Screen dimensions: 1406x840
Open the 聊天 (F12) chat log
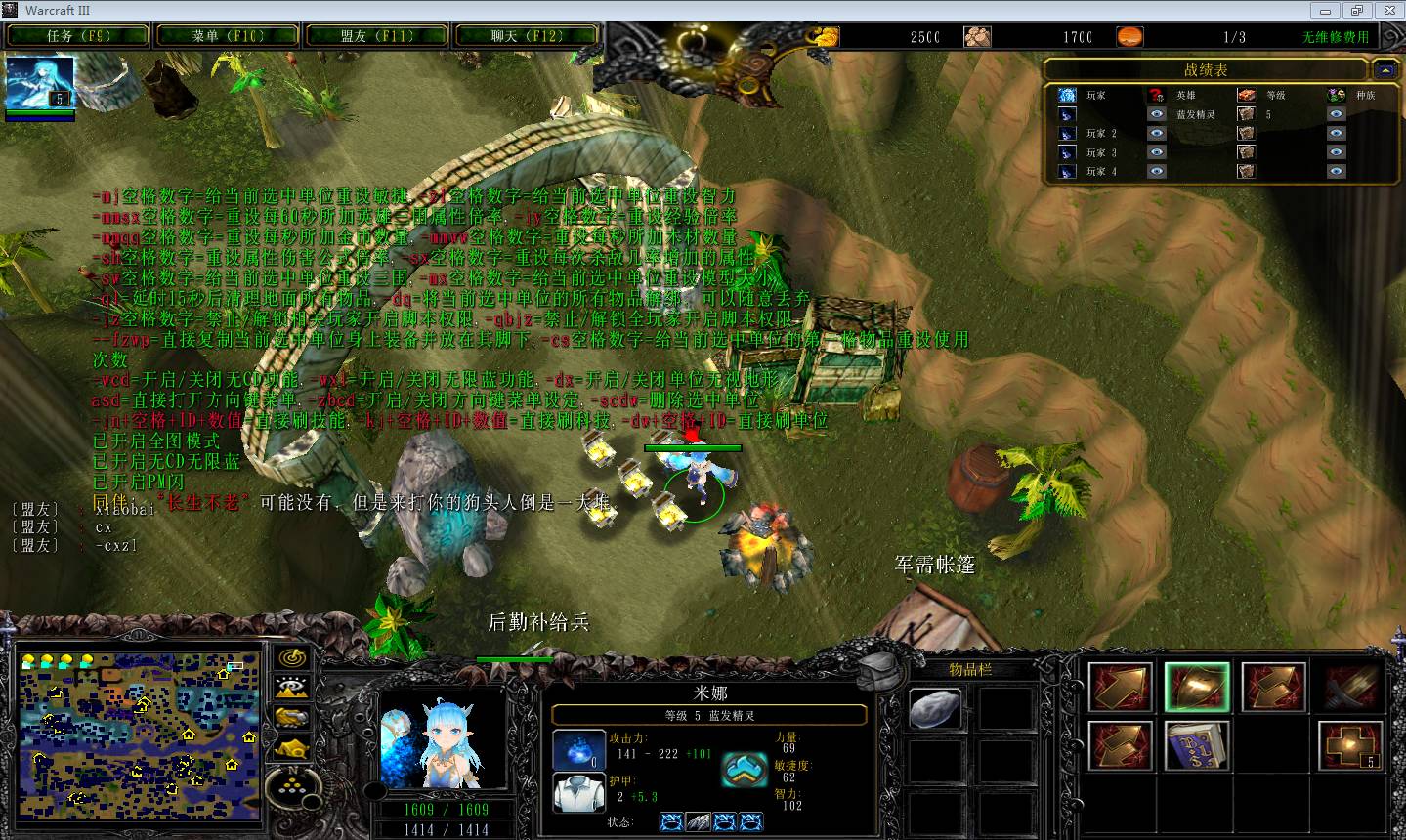pyautogui.click(x=527, y=36)
